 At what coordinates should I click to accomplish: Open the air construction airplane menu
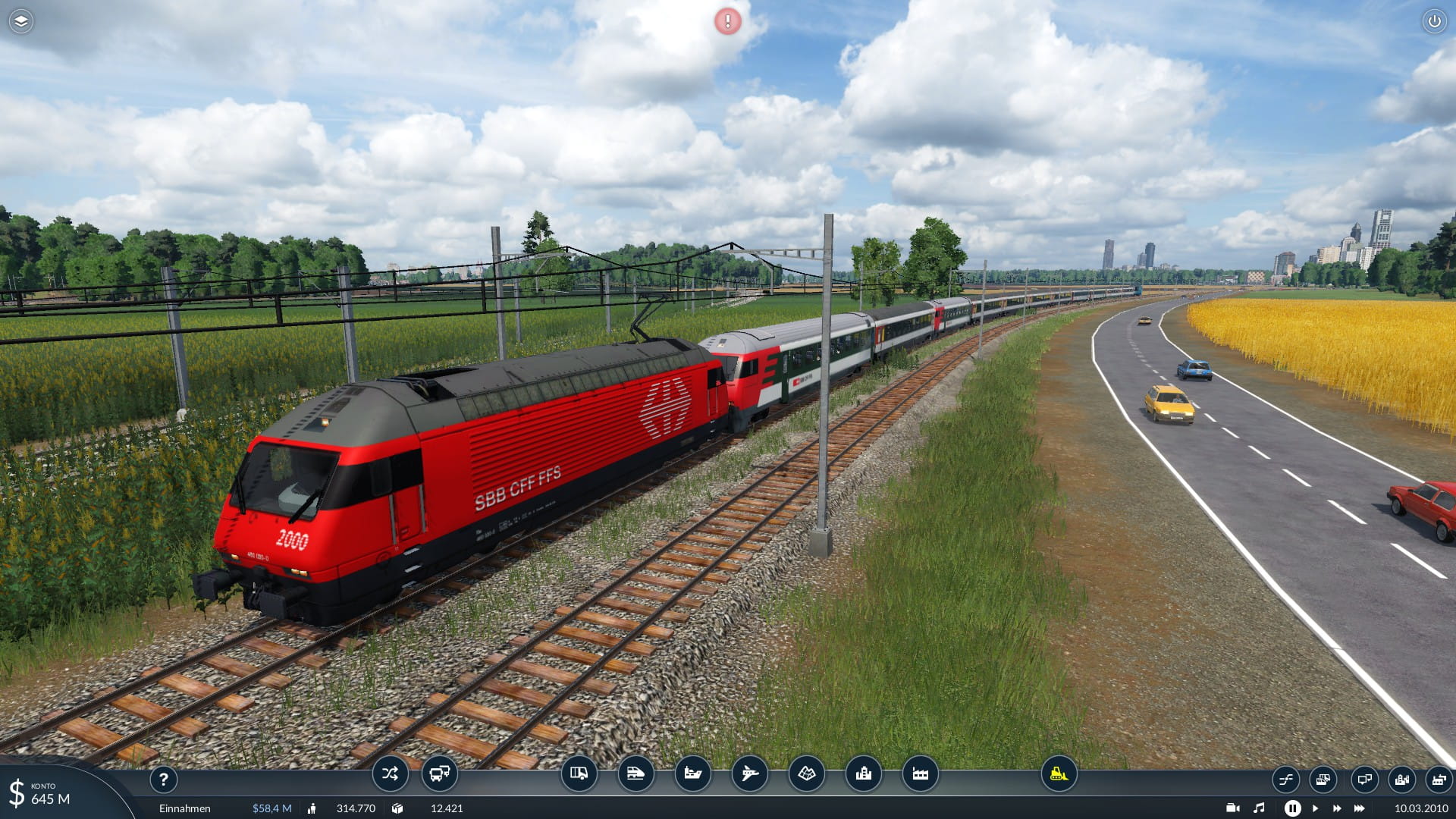(x=749, y=773)
